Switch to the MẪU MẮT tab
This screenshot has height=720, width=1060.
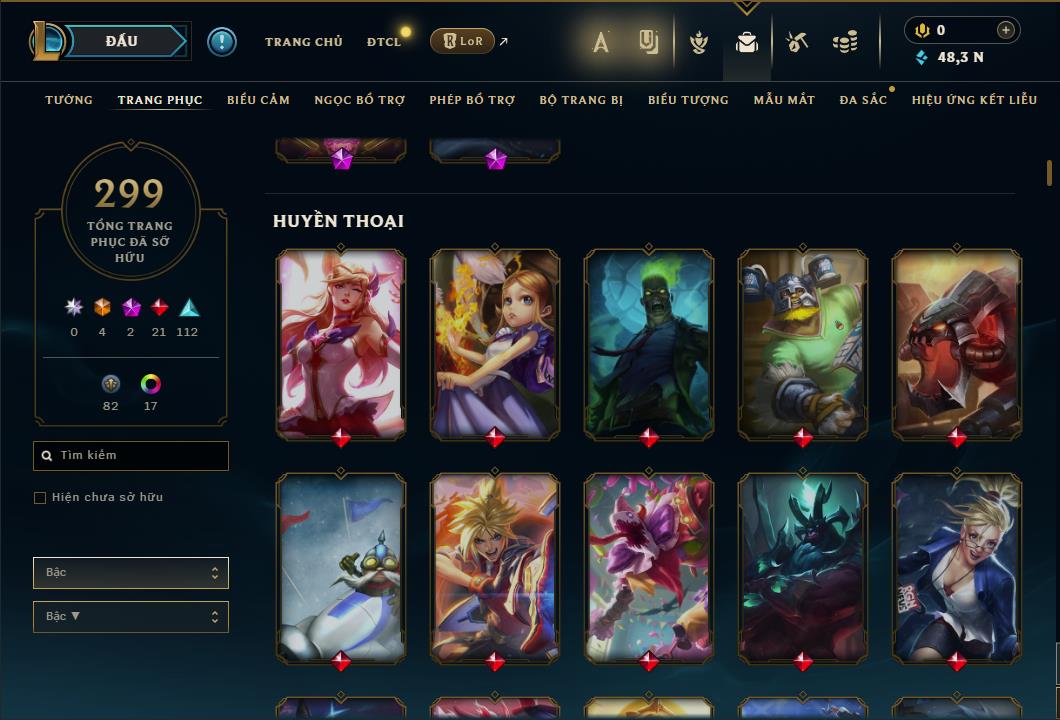tap(784, 100)
